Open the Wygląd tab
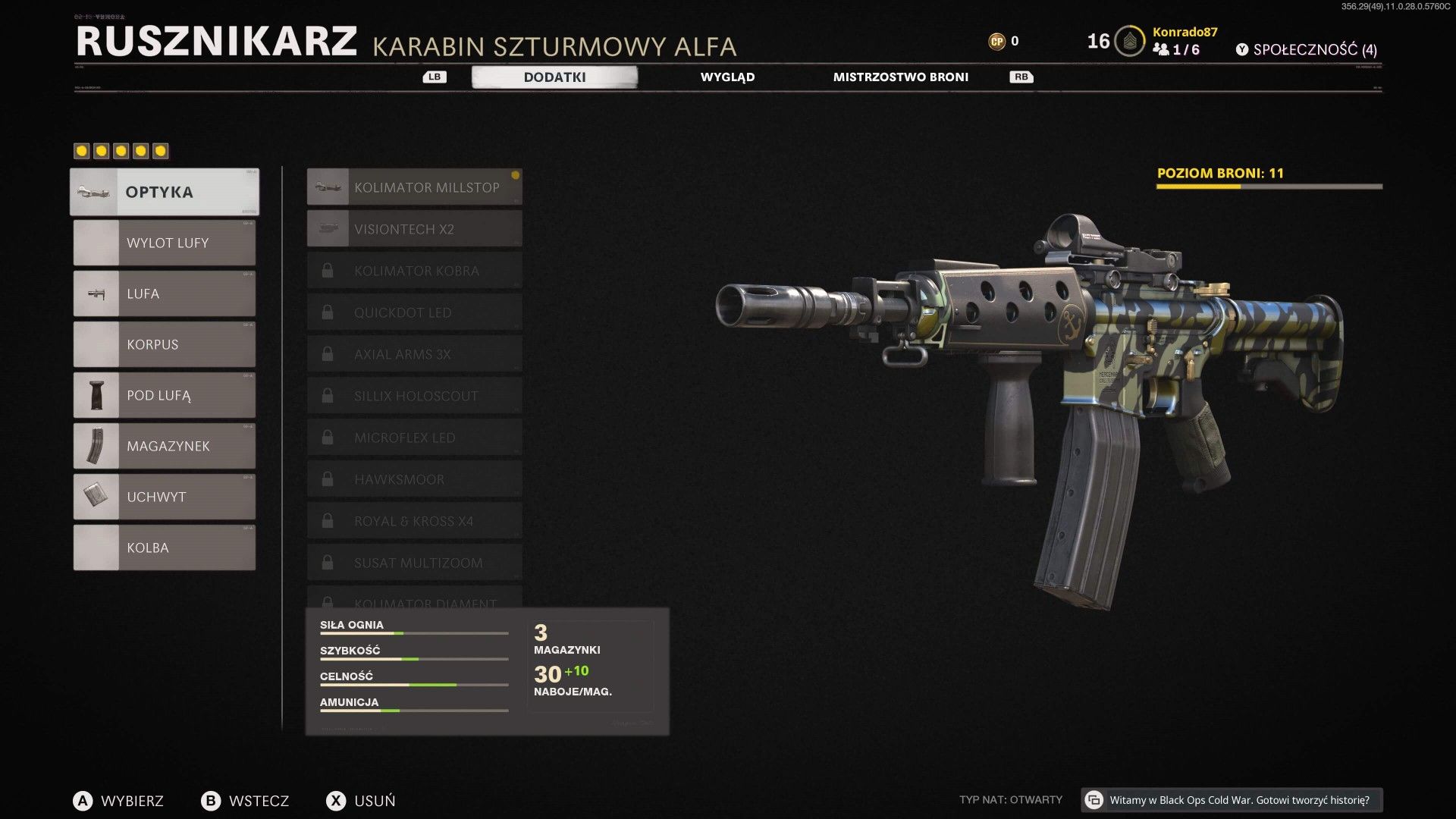This screenshot has height=819, width=1456. (x=726, y=77)
